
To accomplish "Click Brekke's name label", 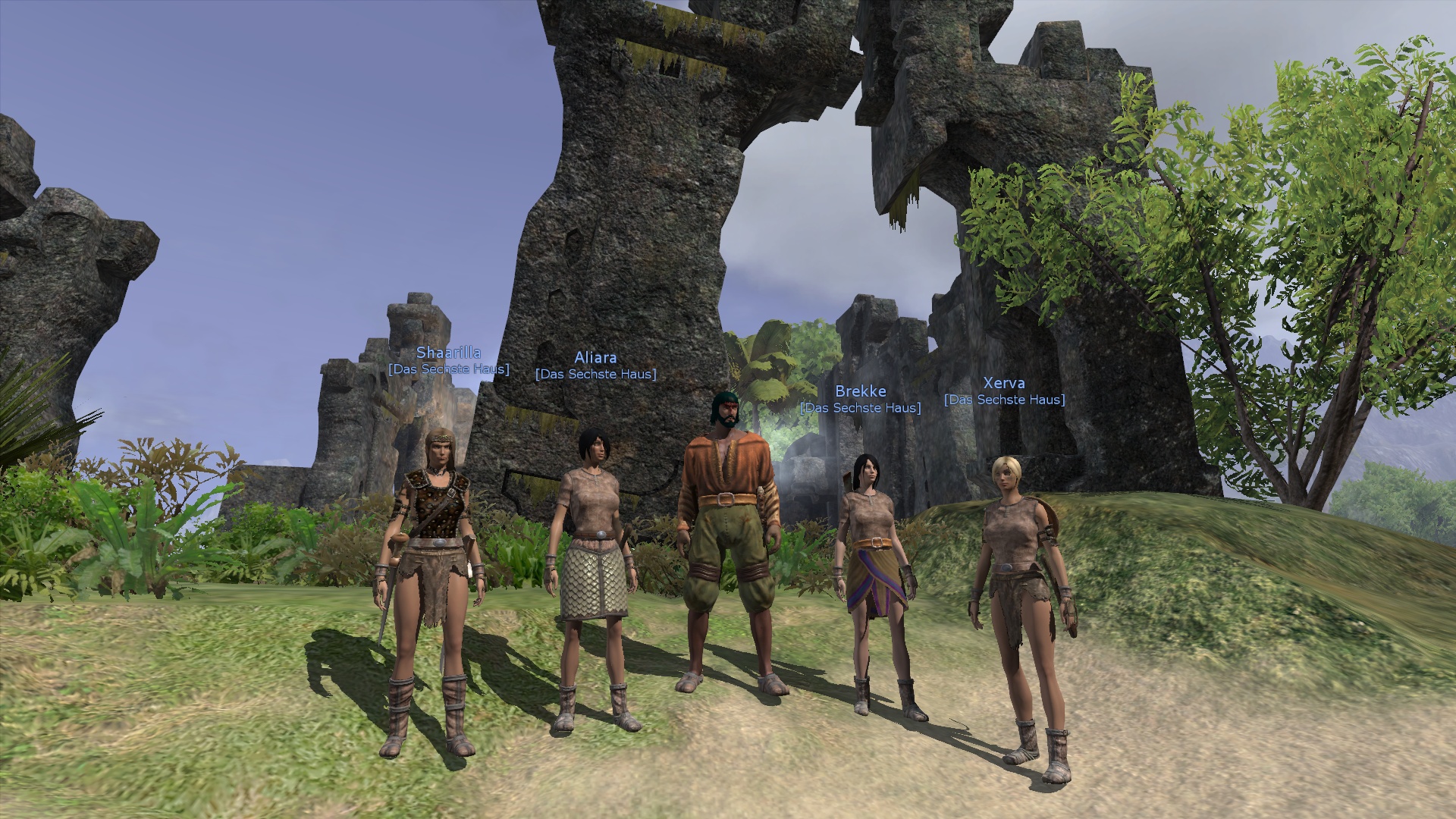I will tap(860, 392).
